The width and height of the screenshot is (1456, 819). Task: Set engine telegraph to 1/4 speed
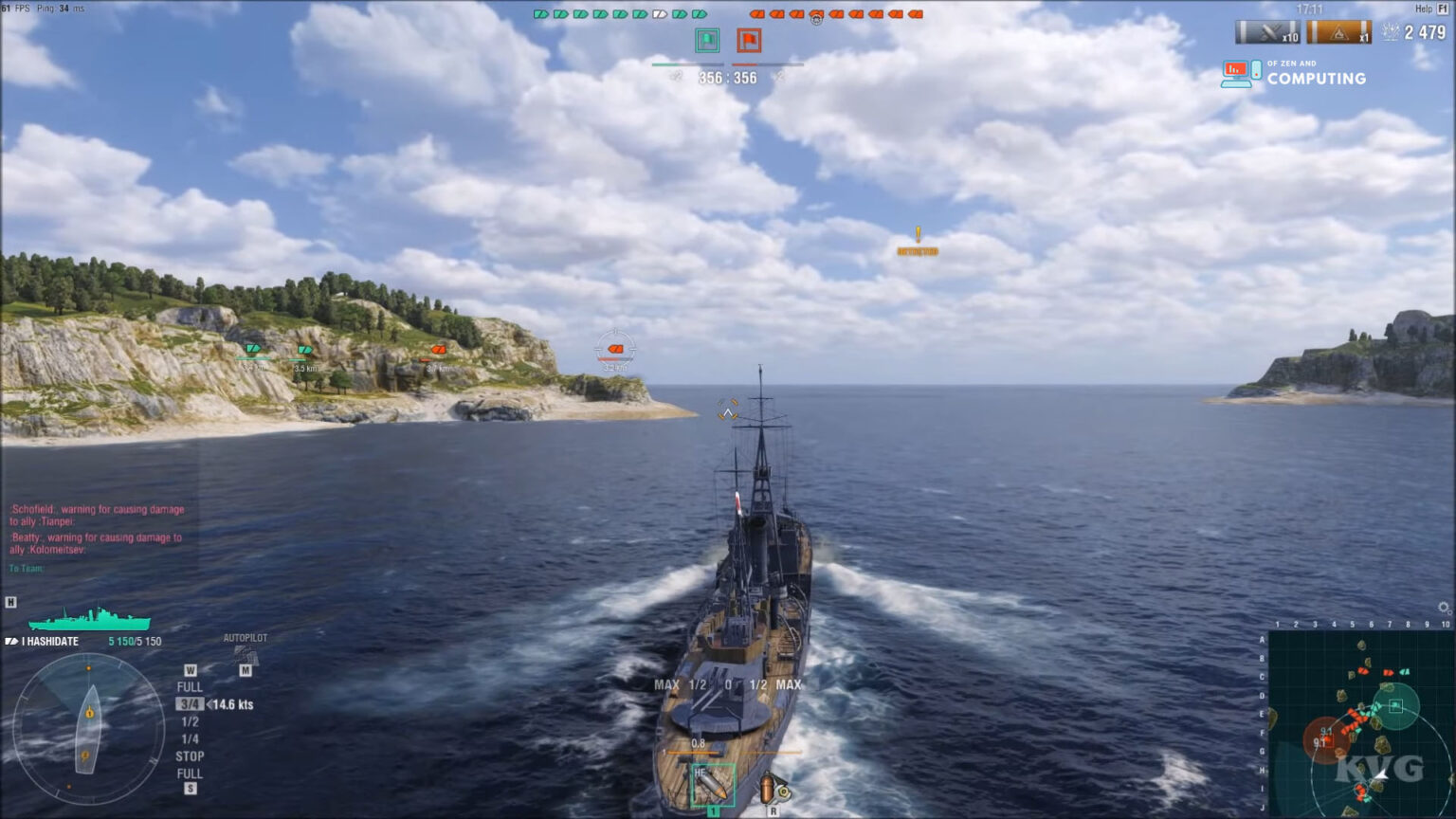190,738
